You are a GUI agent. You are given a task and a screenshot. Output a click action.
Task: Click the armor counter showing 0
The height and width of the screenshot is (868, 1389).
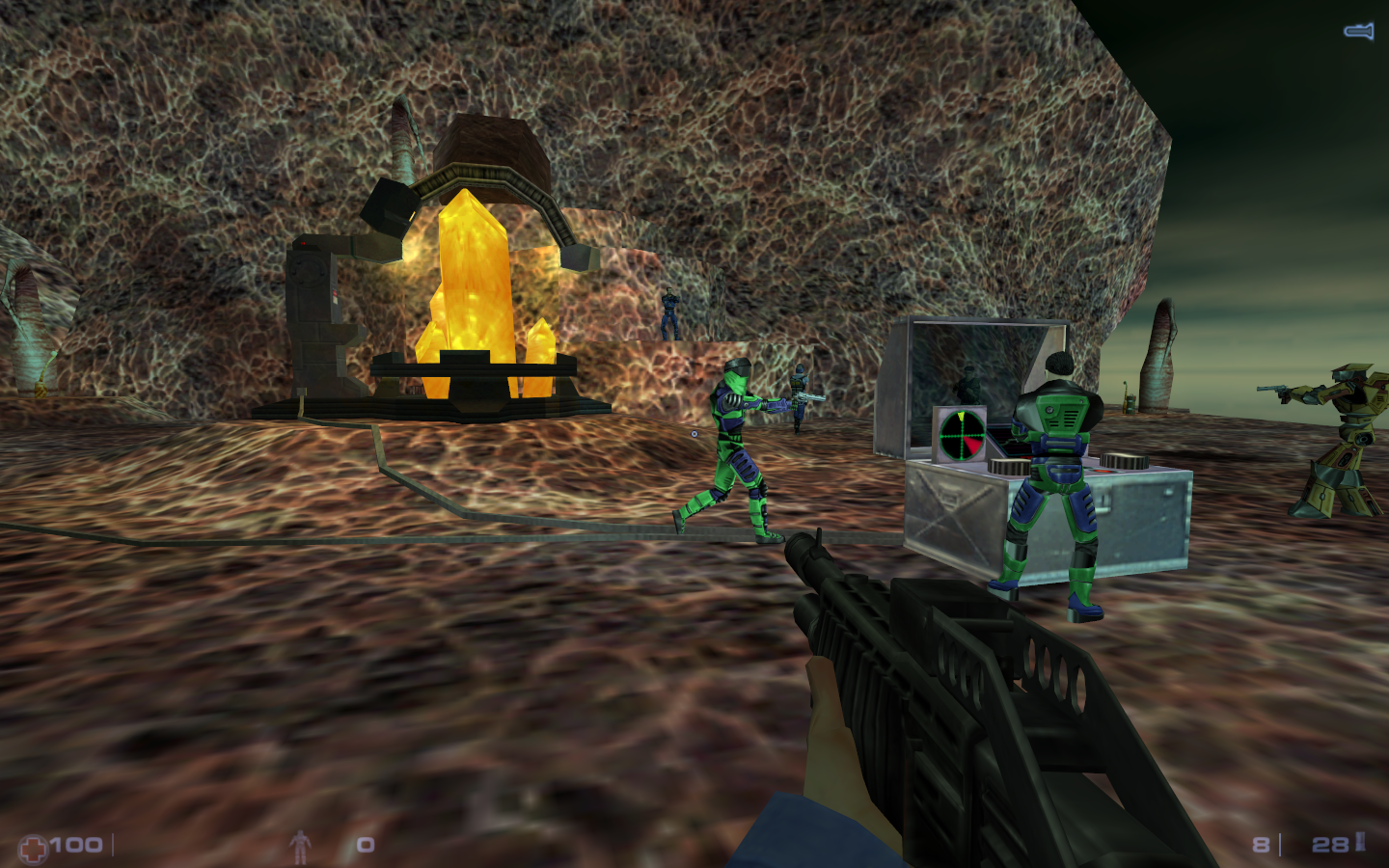365,845
